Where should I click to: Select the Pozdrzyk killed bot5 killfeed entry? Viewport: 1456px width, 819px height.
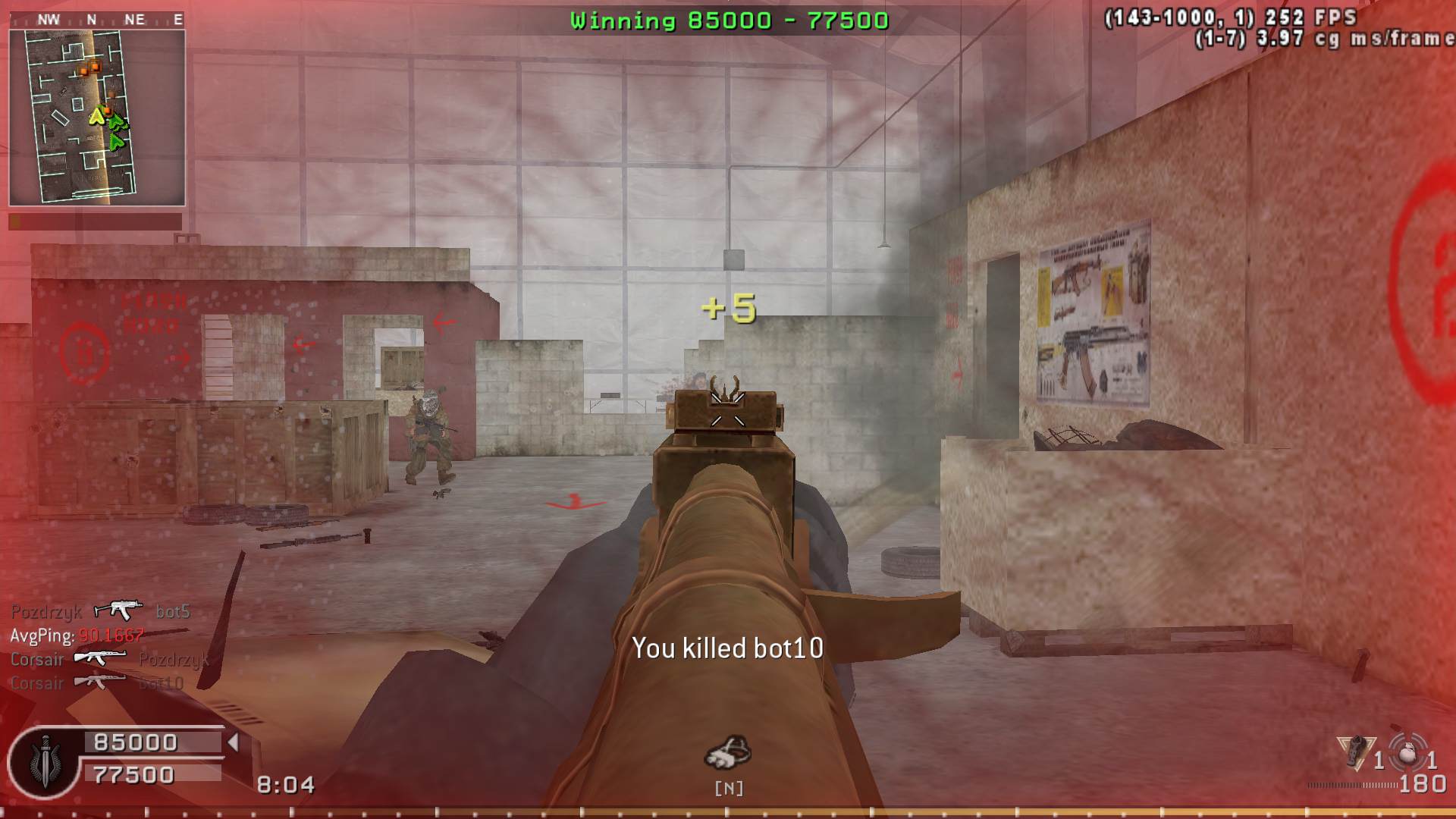100,611
